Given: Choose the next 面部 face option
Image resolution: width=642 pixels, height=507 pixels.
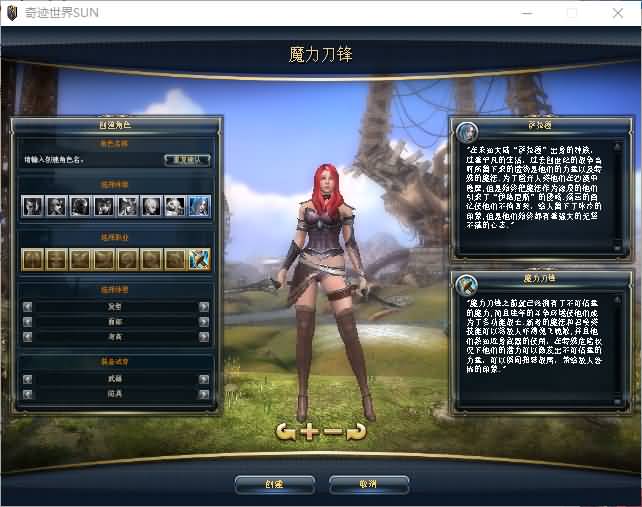Looking at the screenshot, I should (204, 322).
